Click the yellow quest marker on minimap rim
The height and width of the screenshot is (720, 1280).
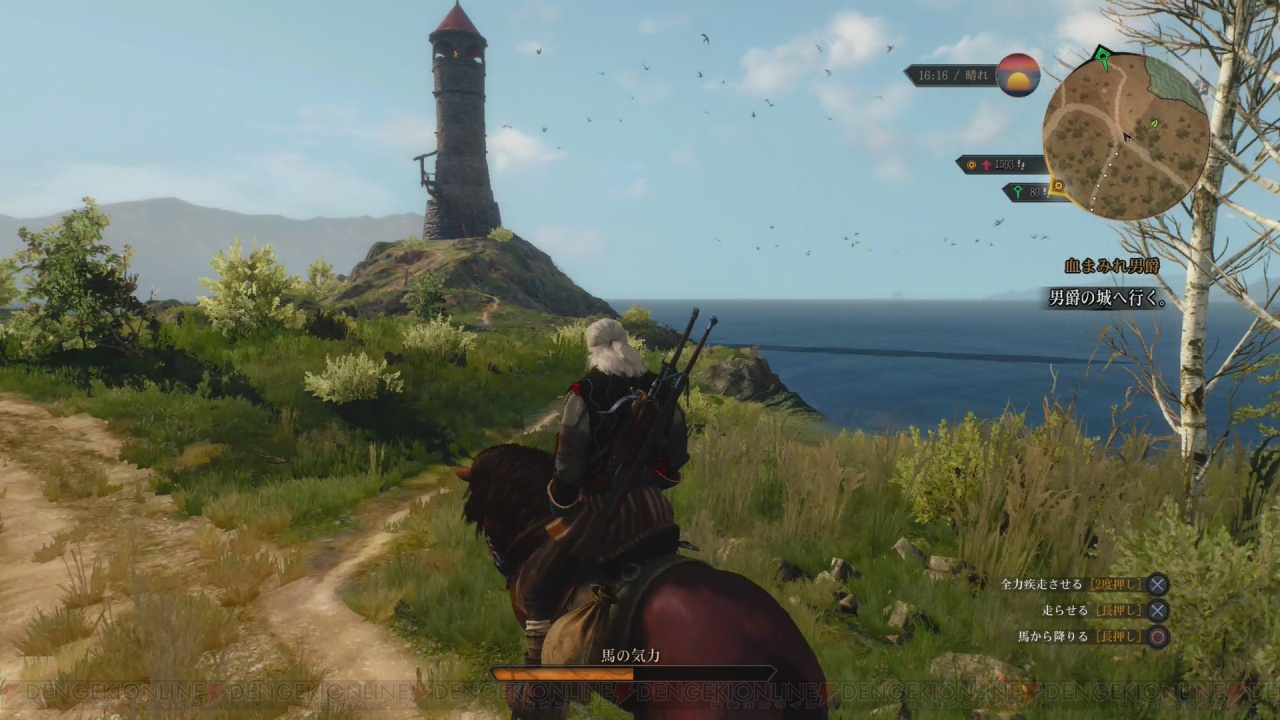click(x=1057, y=186)
